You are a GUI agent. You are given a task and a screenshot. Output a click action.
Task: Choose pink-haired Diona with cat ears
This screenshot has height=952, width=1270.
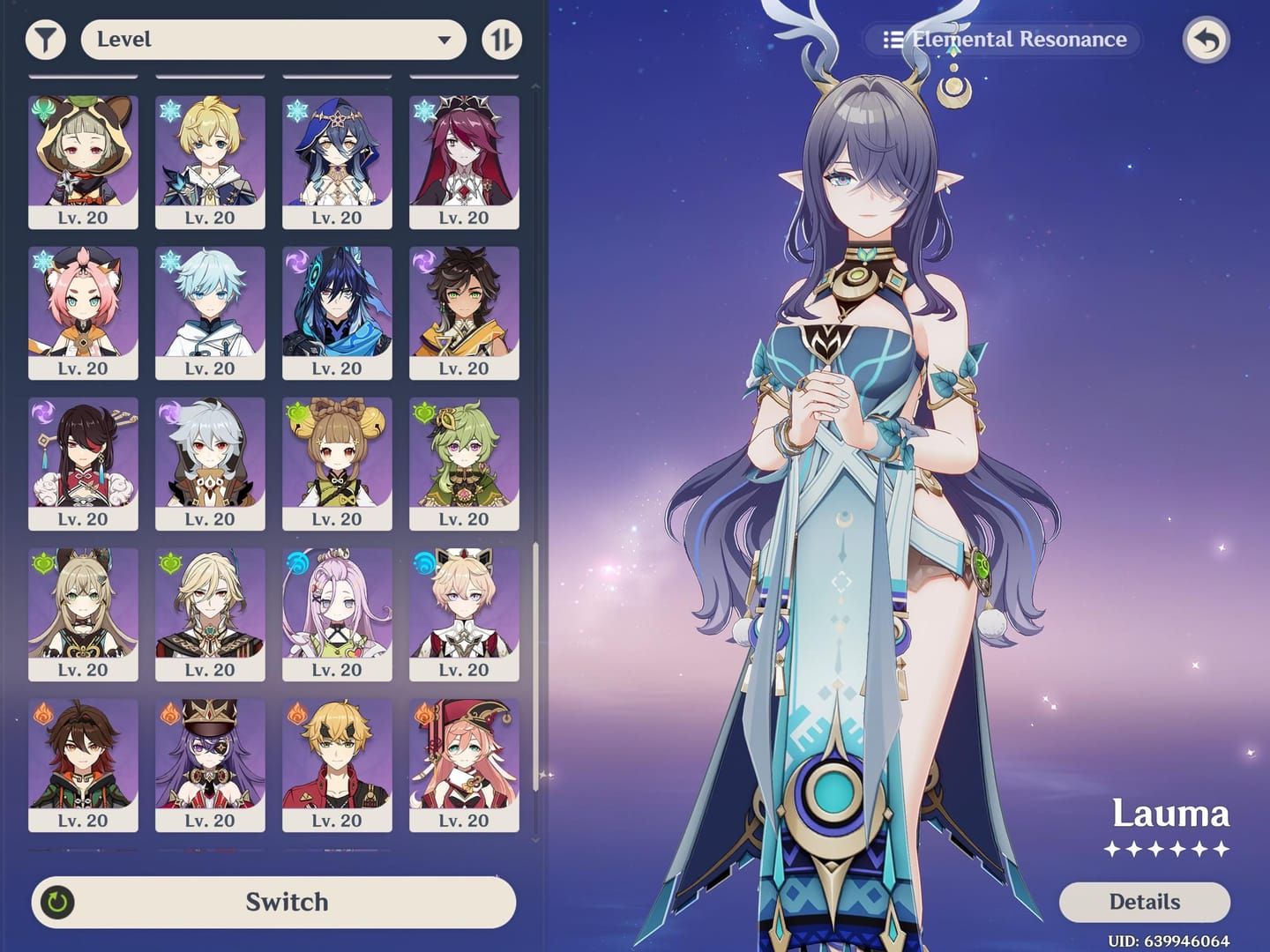point(83,312)
